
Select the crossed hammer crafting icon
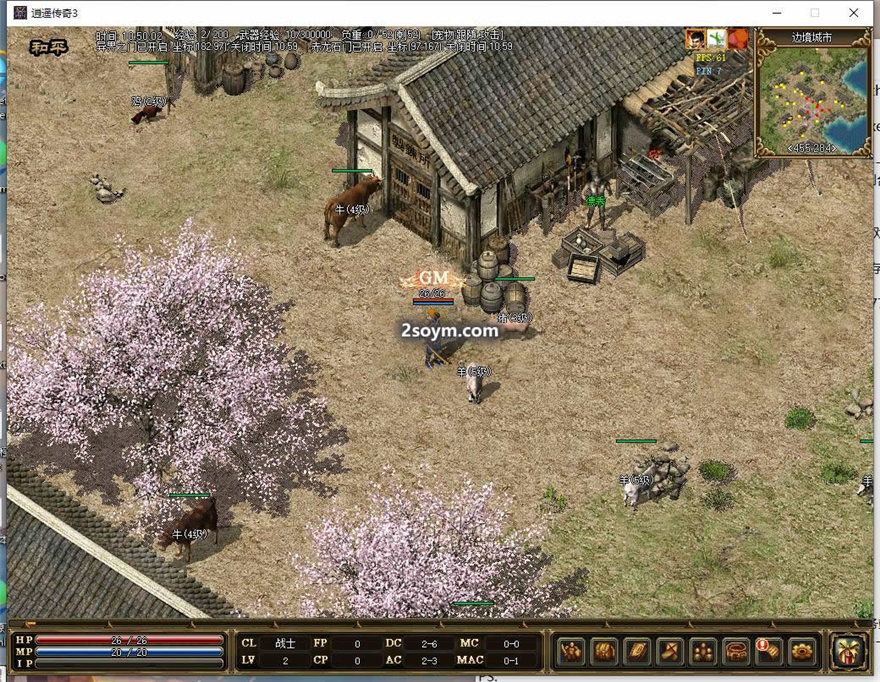coord(671,651)
